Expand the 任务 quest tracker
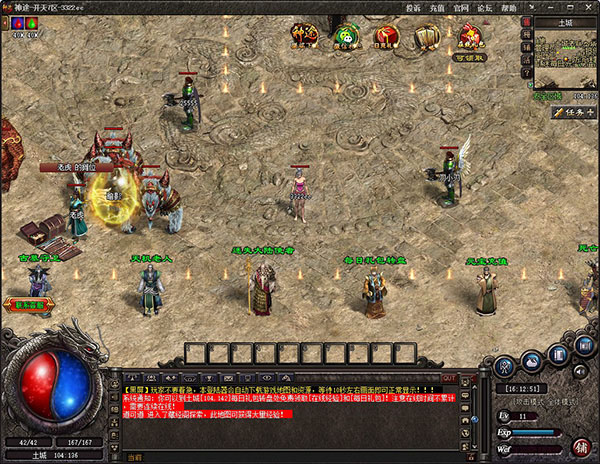600x464 pixels. click(x=574, y=113)
